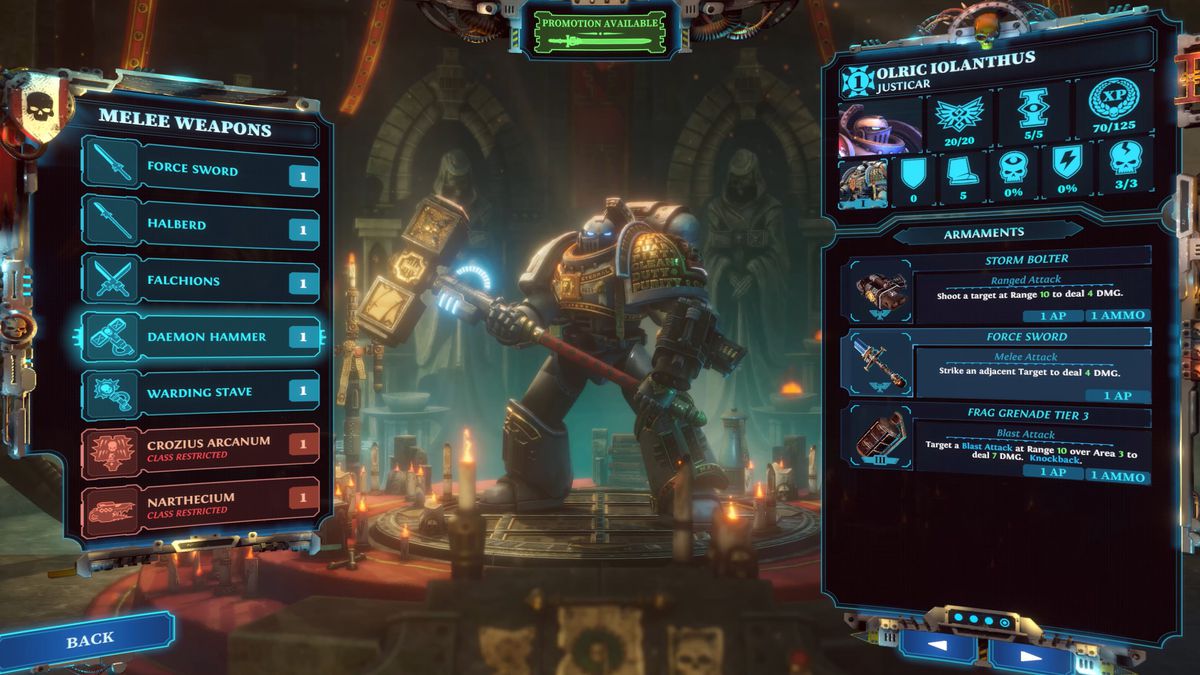Show the next knight with right arrow
The image size is (1200, 675).
pyautogui.click(x=1030, y=655)
